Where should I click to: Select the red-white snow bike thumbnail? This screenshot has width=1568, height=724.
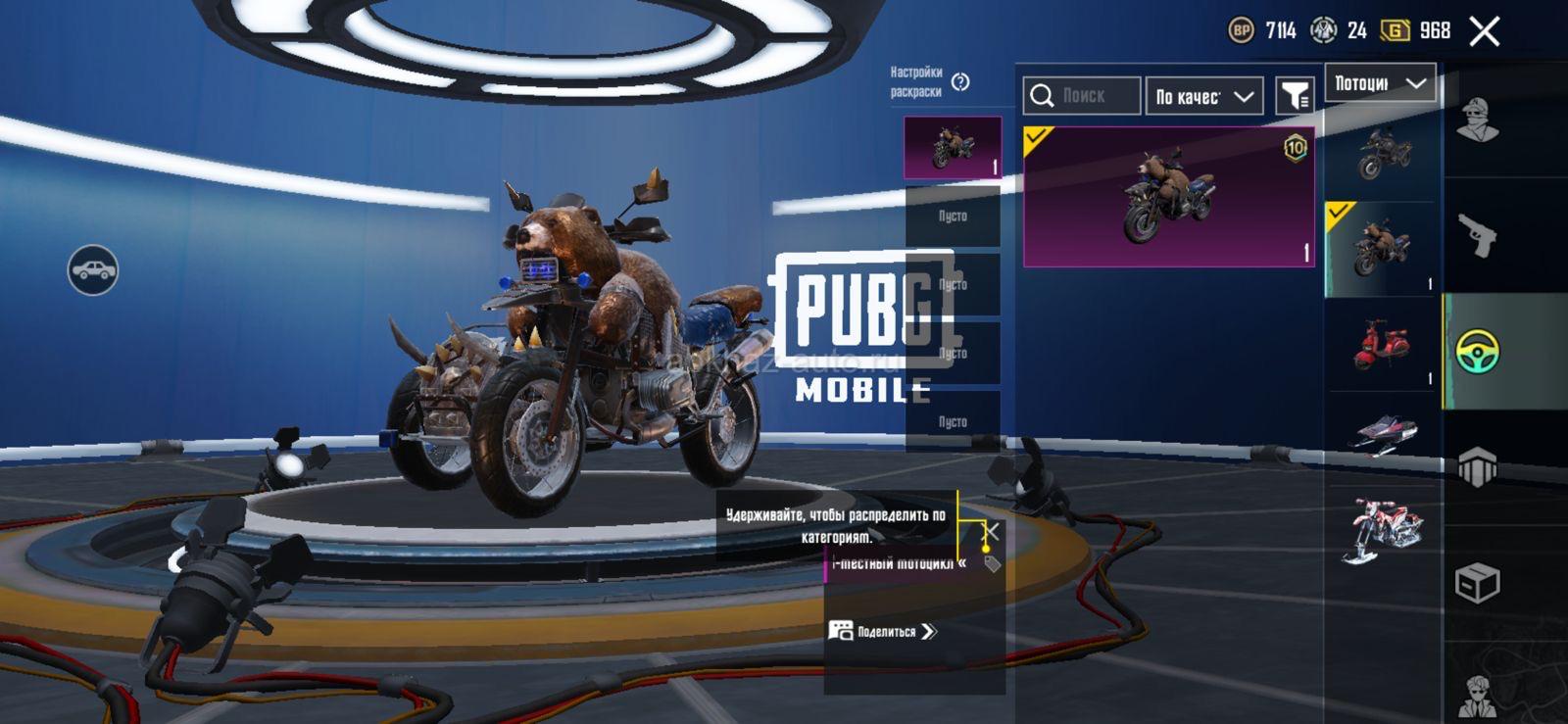[1383, 529]
